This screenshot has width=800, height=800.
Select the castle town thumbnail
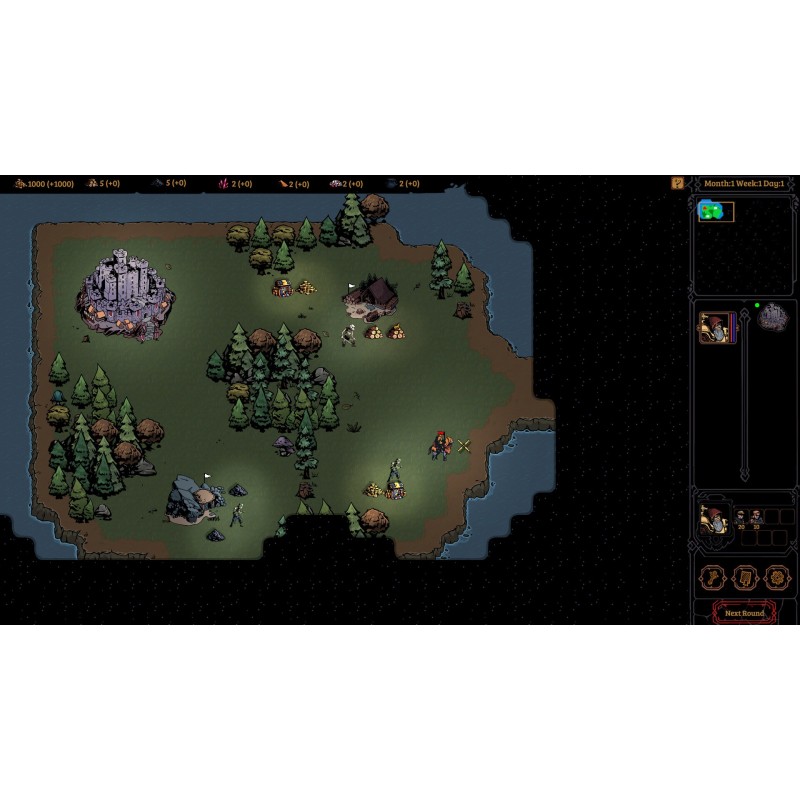click(773, 319)
